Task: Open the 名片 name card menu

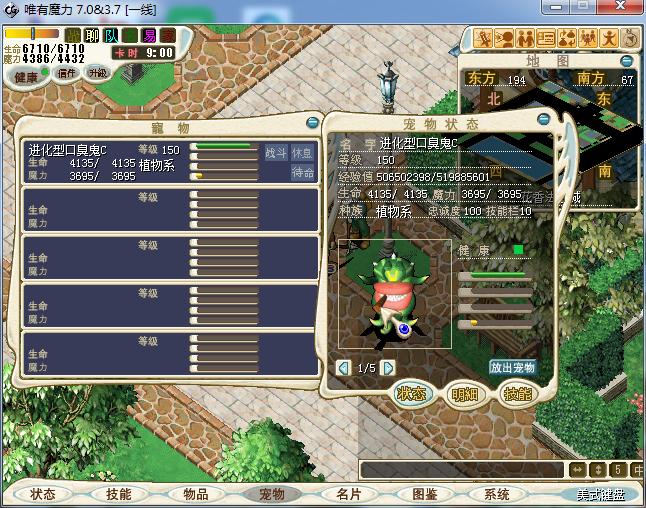Action: 348,494
